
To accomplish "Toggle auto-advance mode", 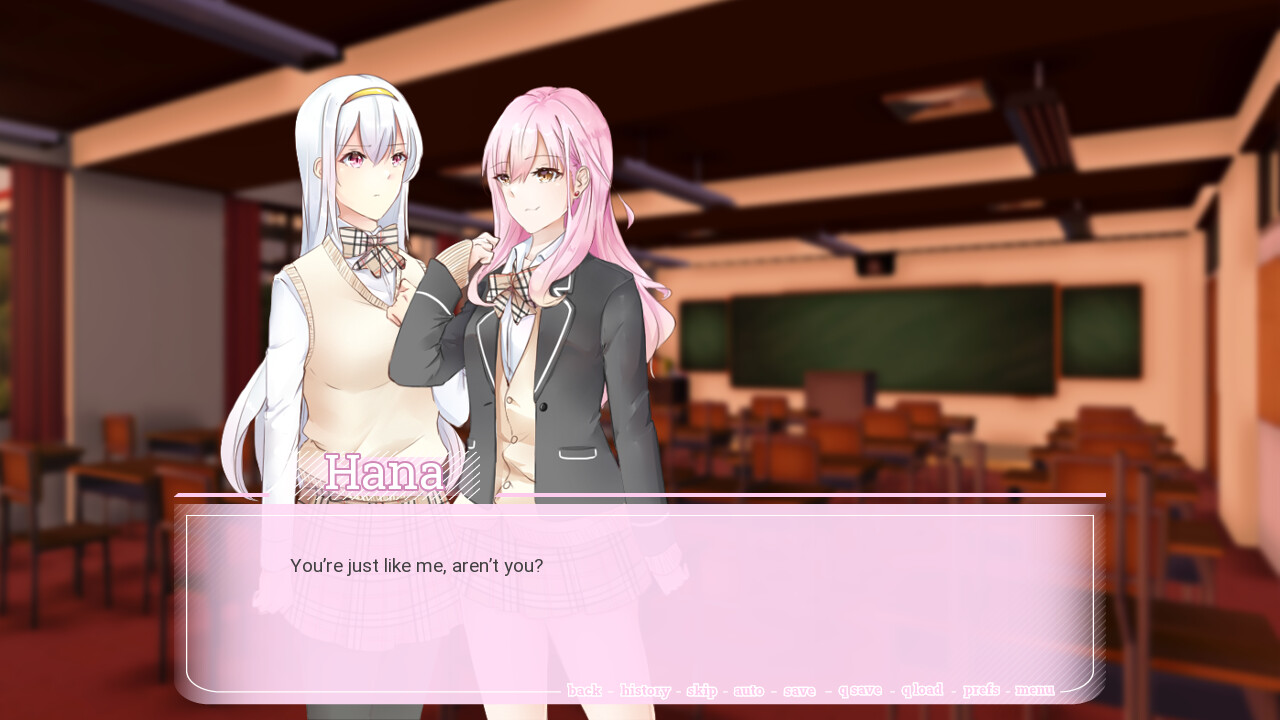I will point(749,690).
